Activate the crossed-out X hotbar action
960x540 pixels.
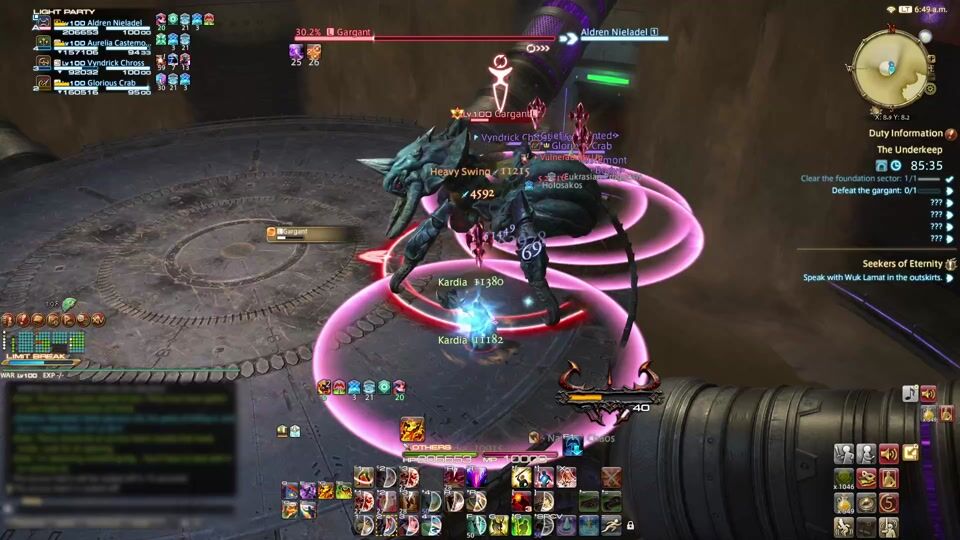coord(611,479)
